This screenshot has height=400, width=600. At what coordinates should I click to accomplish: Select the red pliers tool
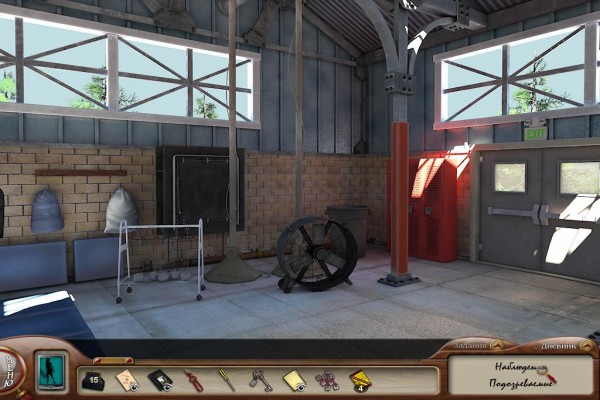click(193, 379)
